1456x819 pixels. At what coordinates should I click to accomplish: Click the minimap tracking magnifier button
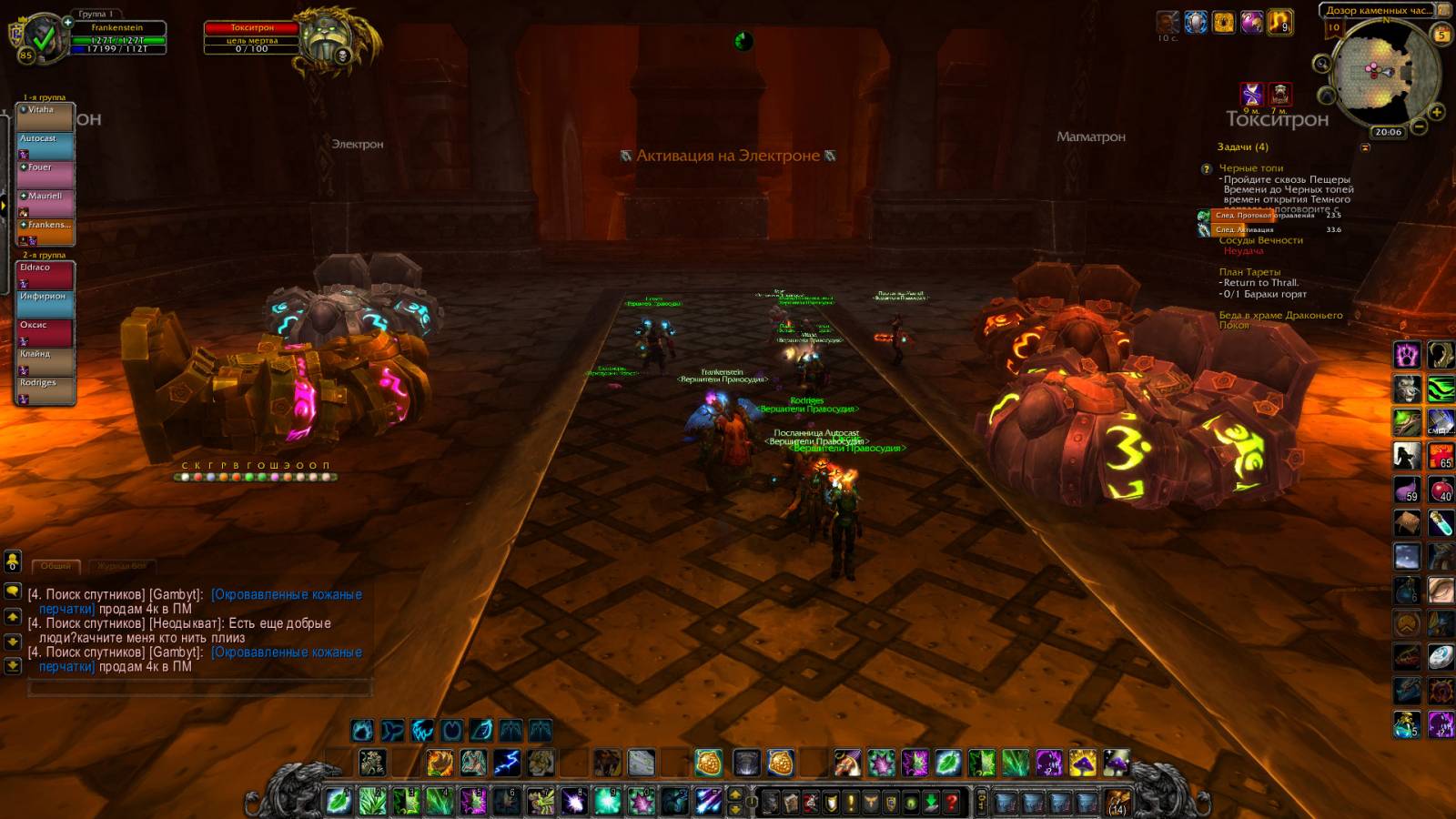pyautogui.click(x=1322, y=63)
